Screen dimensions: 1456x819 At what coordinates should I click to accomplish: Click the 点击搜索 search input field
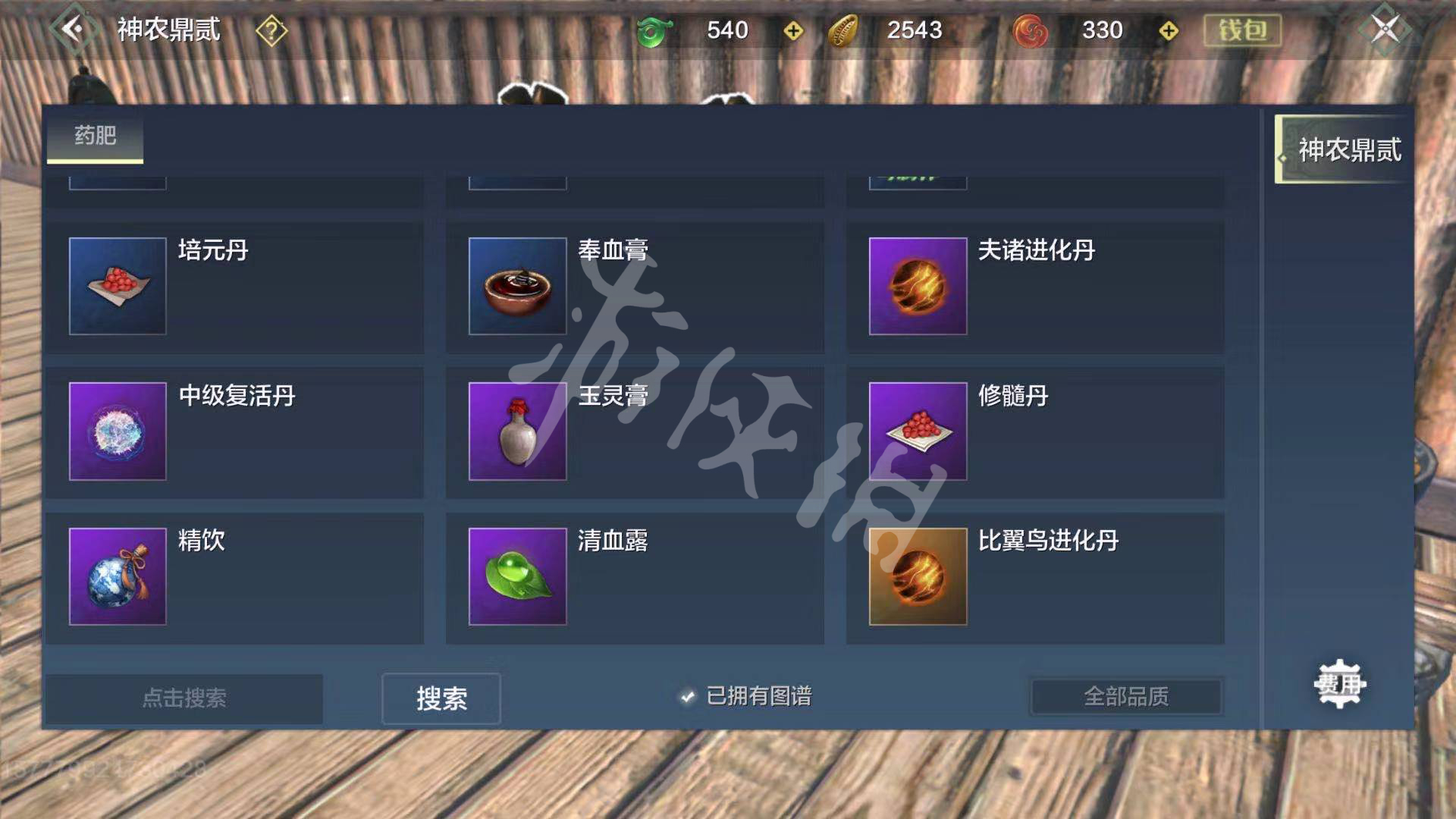[x=184, y=699]
